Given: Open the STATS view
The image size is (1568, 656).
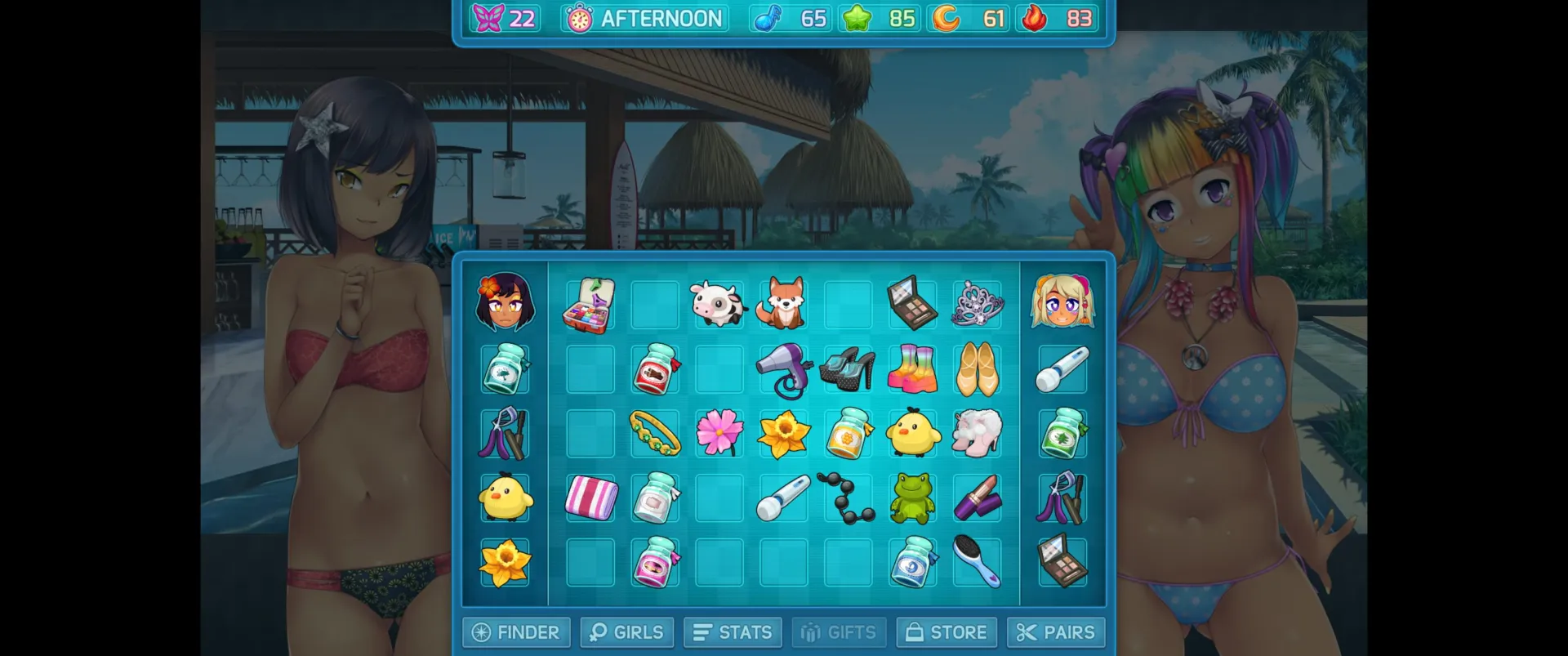Looking at the screenshot, I should tap(732, 631).
